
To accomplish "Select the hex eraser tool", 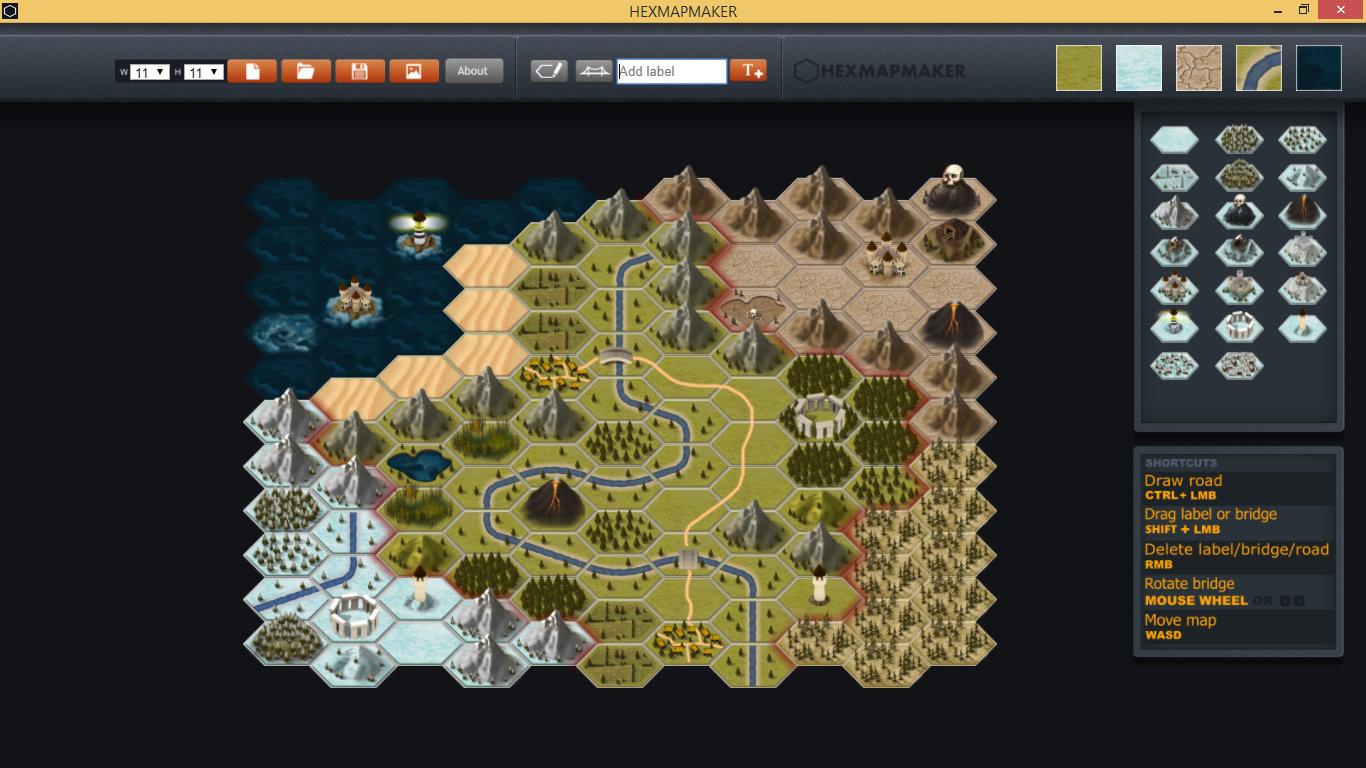I will point(548,71).
